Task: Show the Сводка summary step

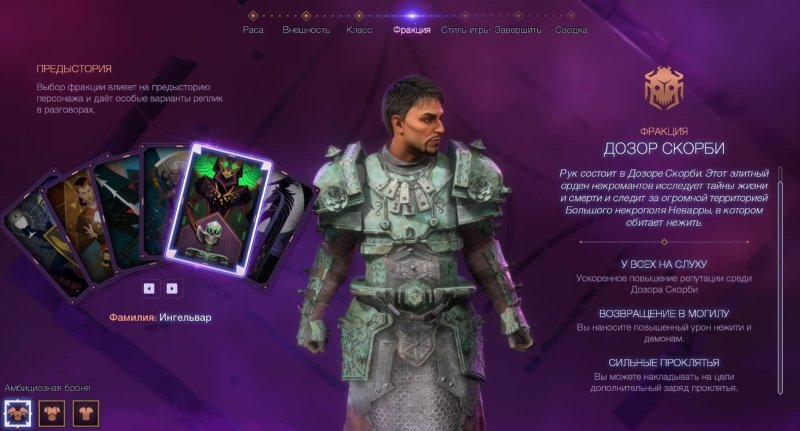Action: 571,29
